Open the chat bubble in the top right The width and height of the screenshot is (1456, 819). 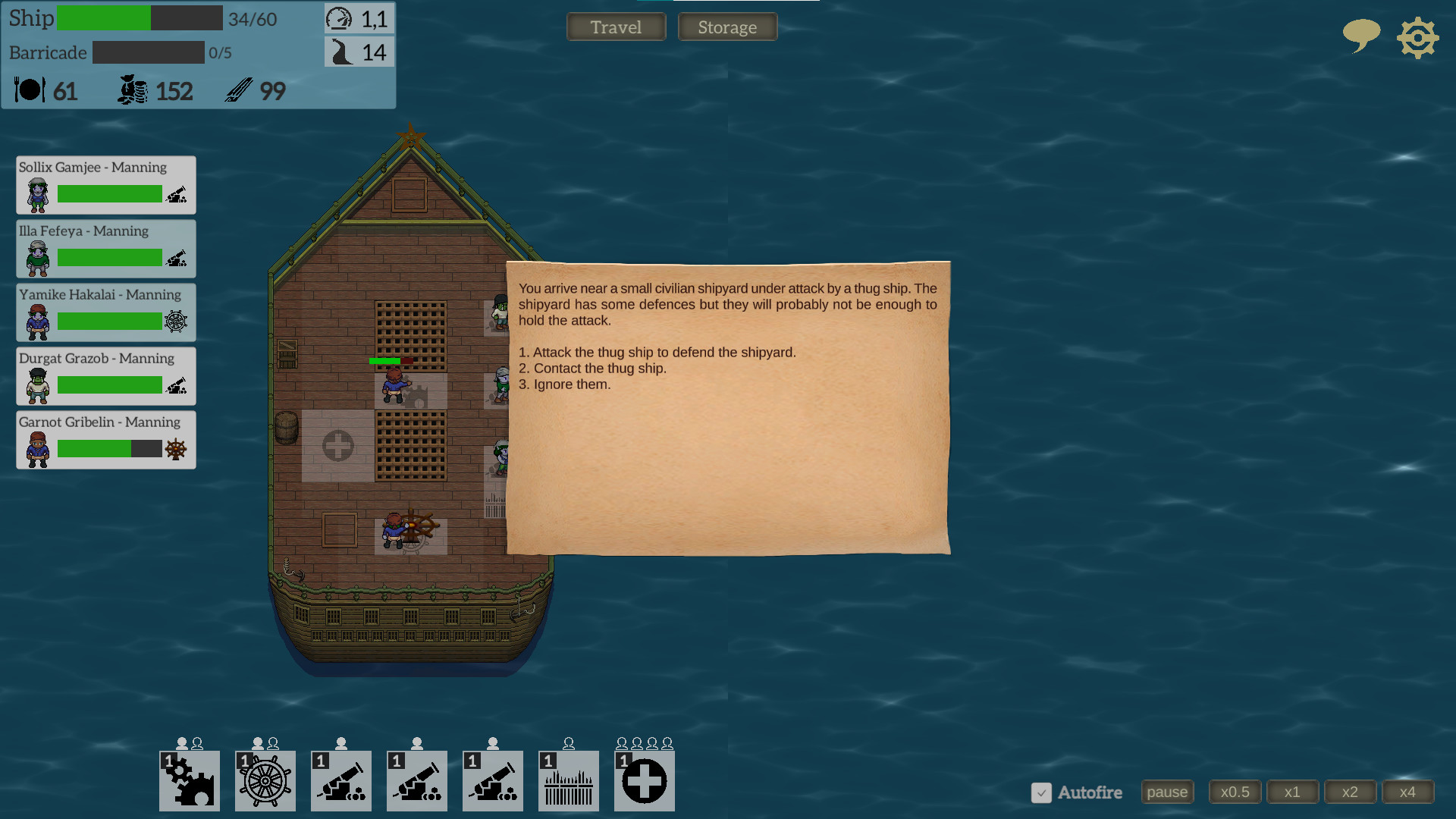point(1360,36)
